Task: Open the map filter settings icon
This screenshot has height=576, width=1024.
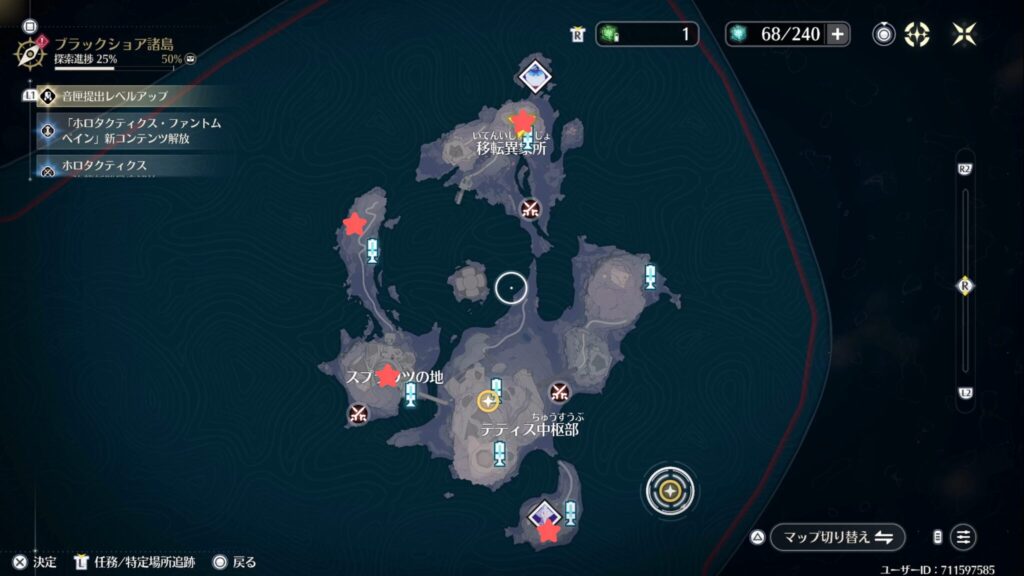Action: (x=963, y=536)
